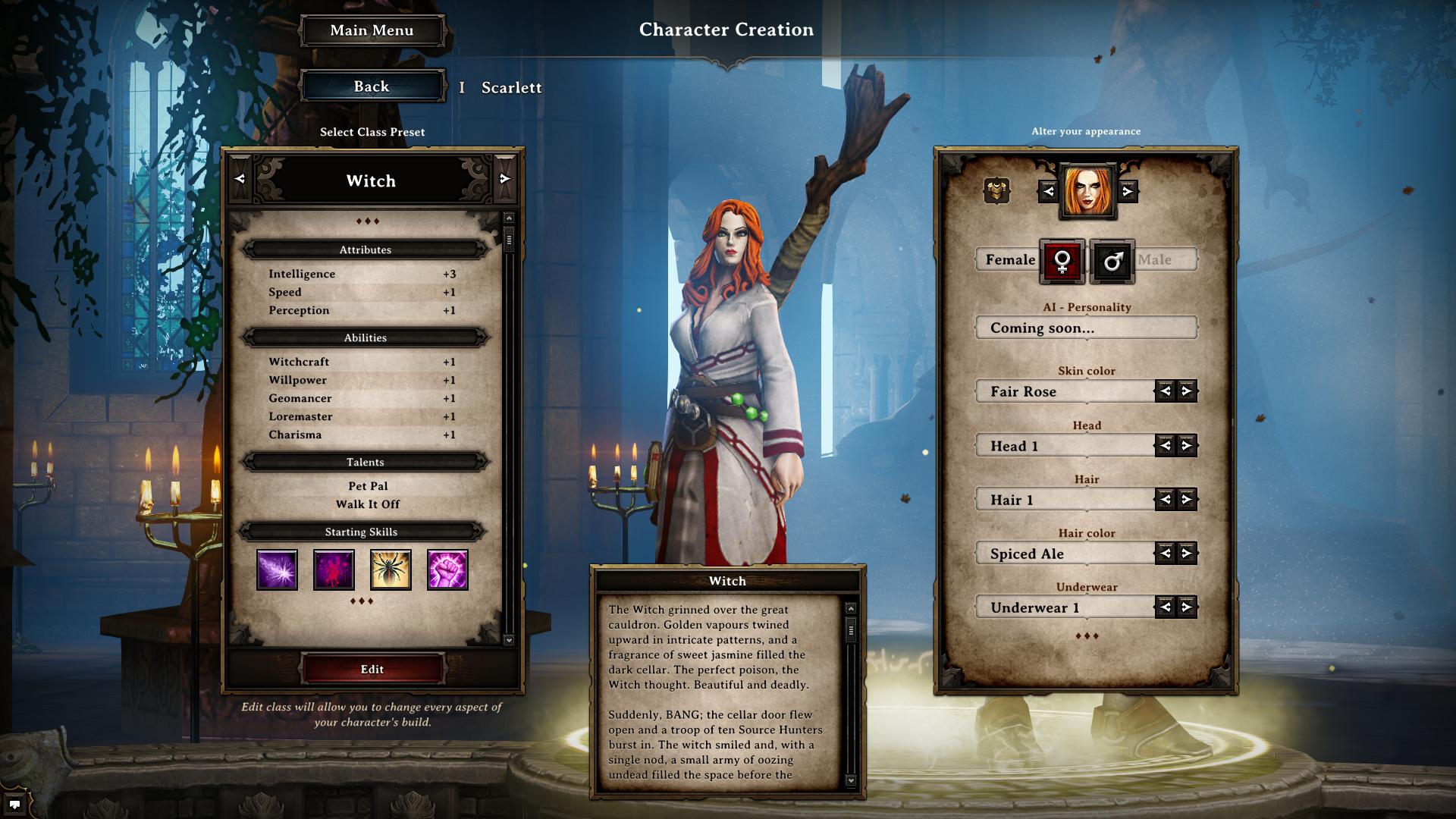Select the glowing pink fist skill icon
Image resolution: width=1456 pixels, height=819 pixels.
coord(447,570)
